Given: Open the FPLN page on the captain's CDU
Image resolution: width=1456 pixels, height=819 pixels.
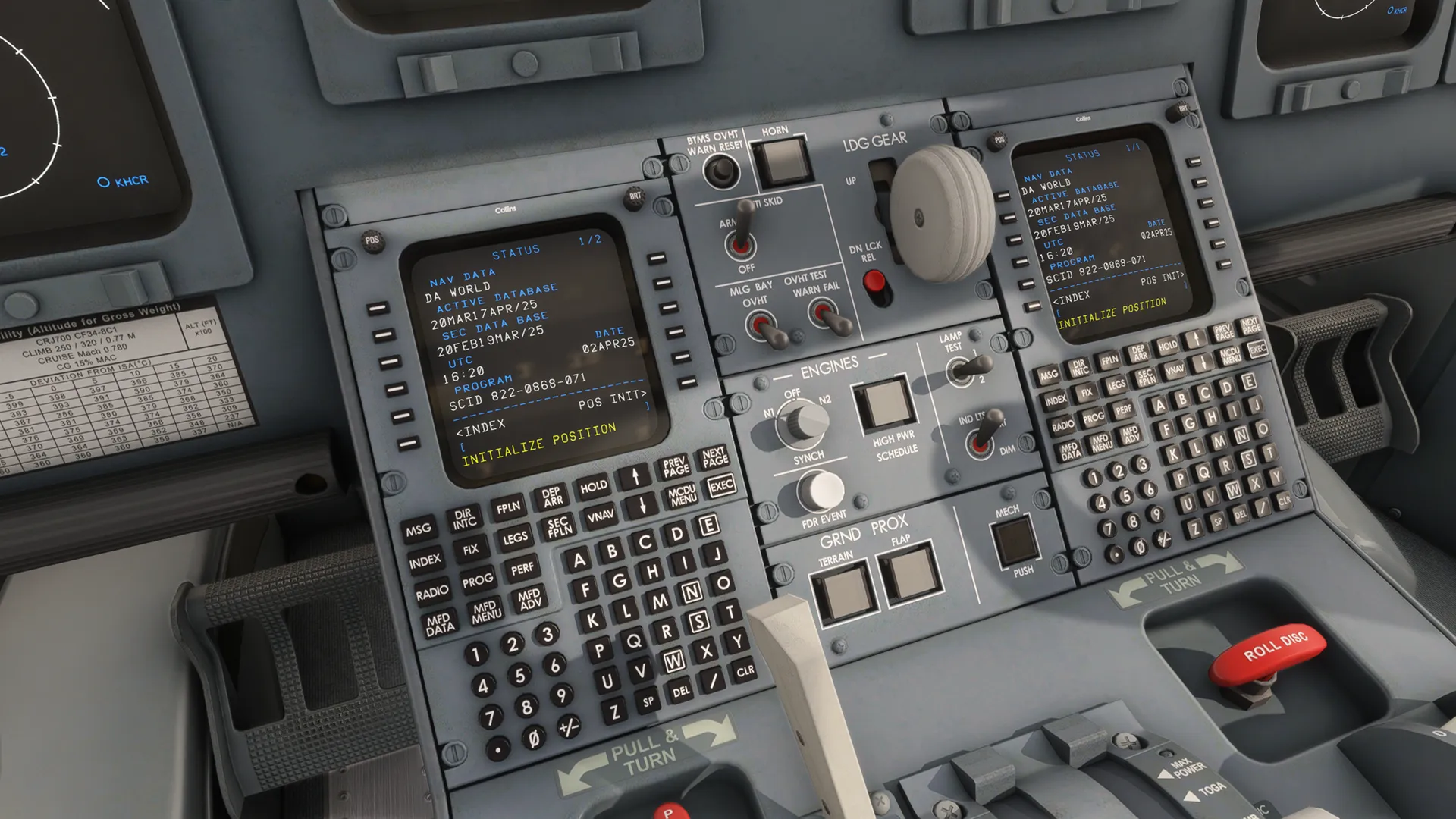Looking at the screenshot, I should (x=508, y=507).
